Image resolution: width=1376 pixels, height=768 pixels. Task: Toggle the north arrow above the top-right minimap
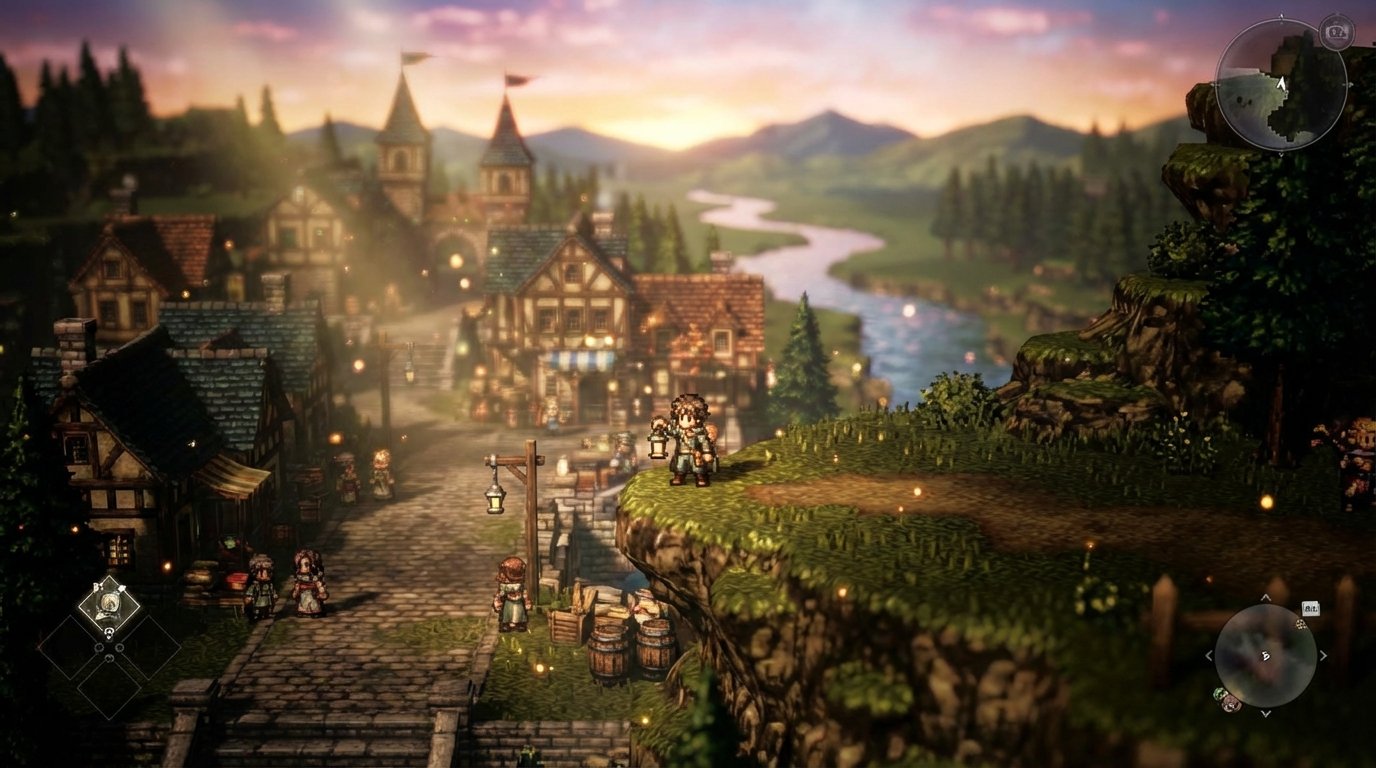(x=1281, y=14)
